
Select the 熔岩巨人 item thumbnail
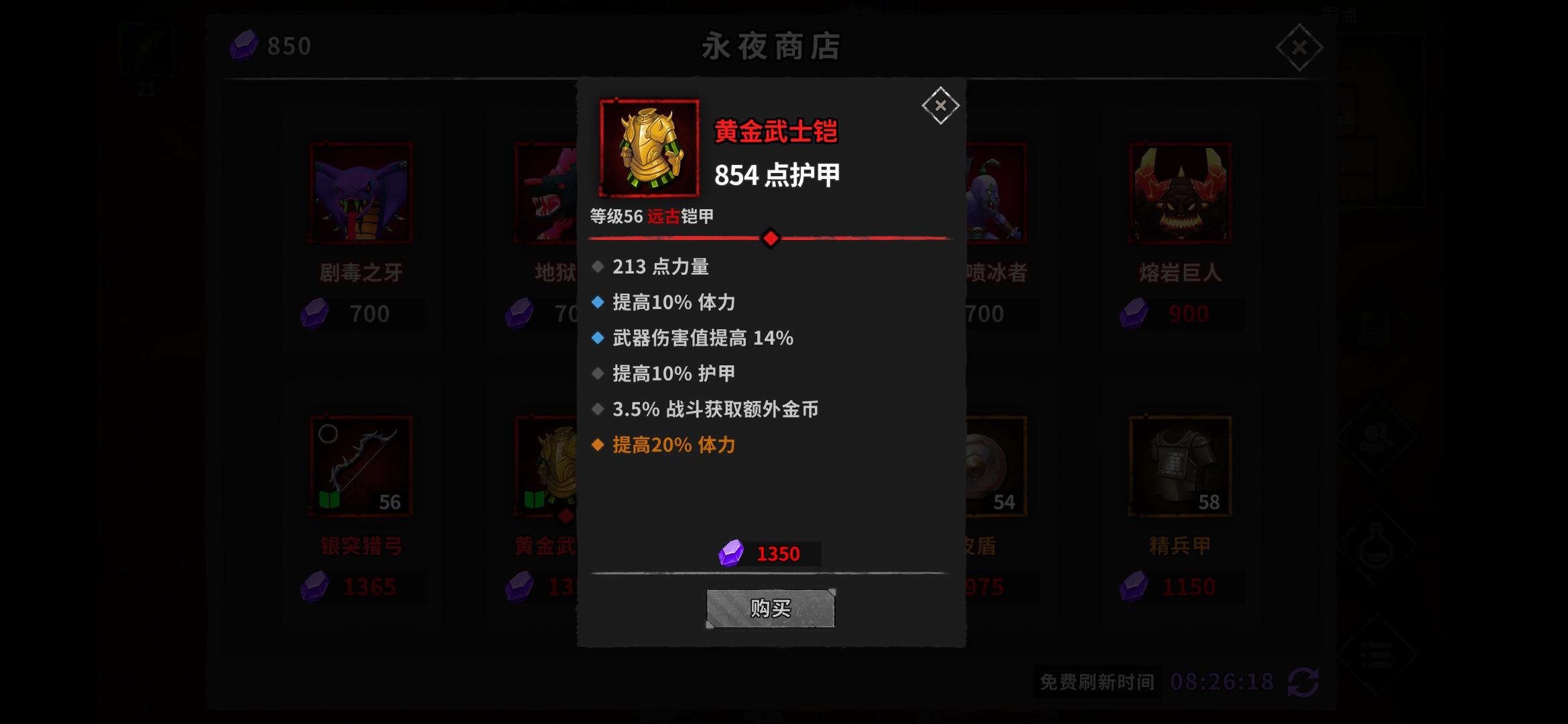point(1178,193)
